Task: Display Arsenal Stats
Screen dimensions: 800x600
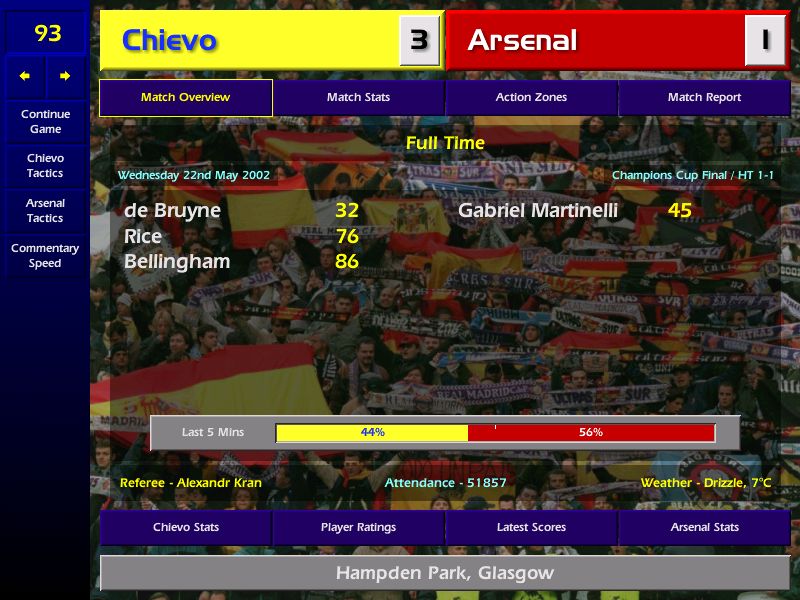Action: coord(704,527)
